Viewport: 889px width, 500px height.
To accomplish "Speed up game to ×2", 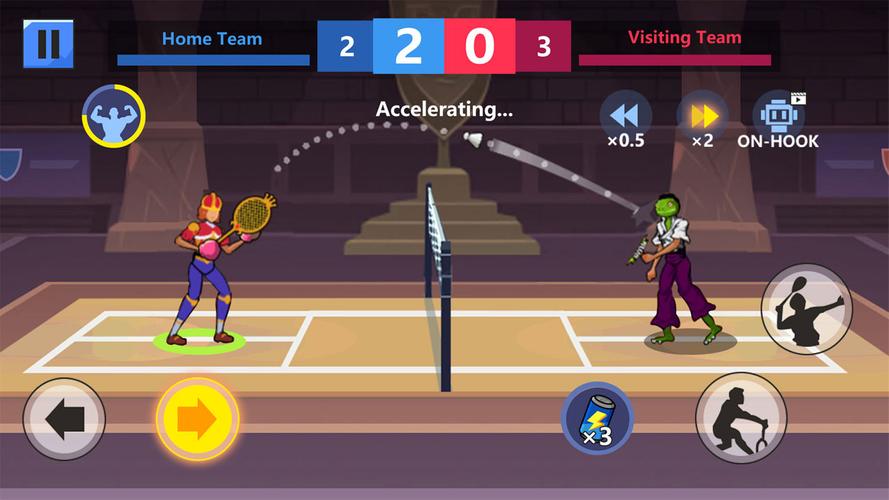I will (702, 116).
